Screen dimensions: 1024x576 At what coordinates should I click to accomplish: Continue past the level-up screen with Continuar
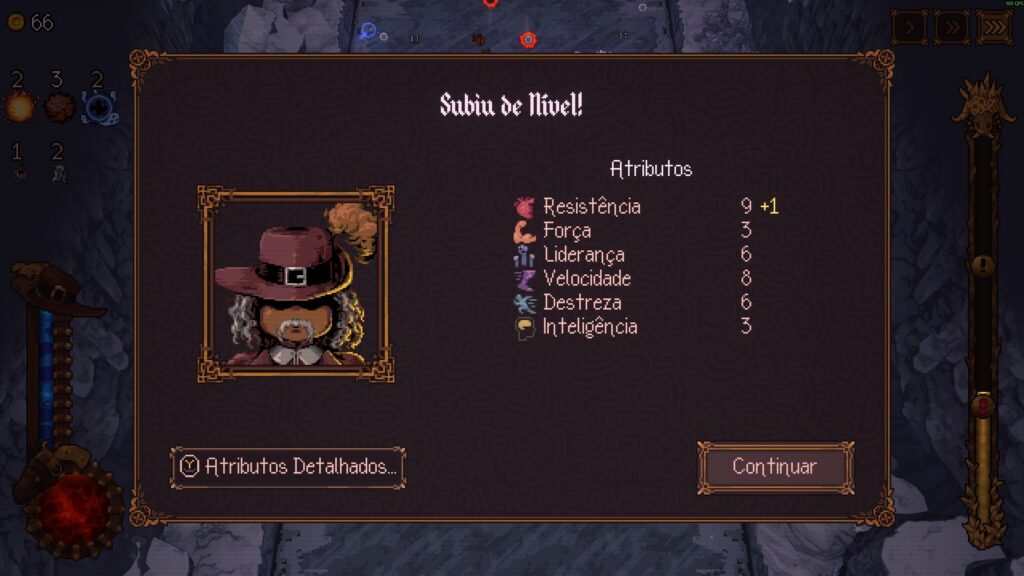(775, 467)
